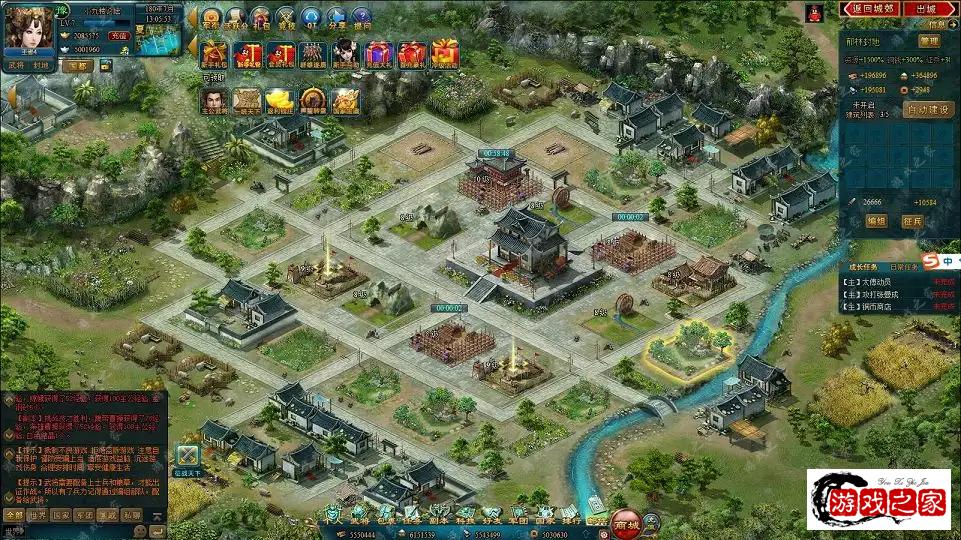Activate 自动建设 auto-build

pyautogui.click(x=927, y=110)
